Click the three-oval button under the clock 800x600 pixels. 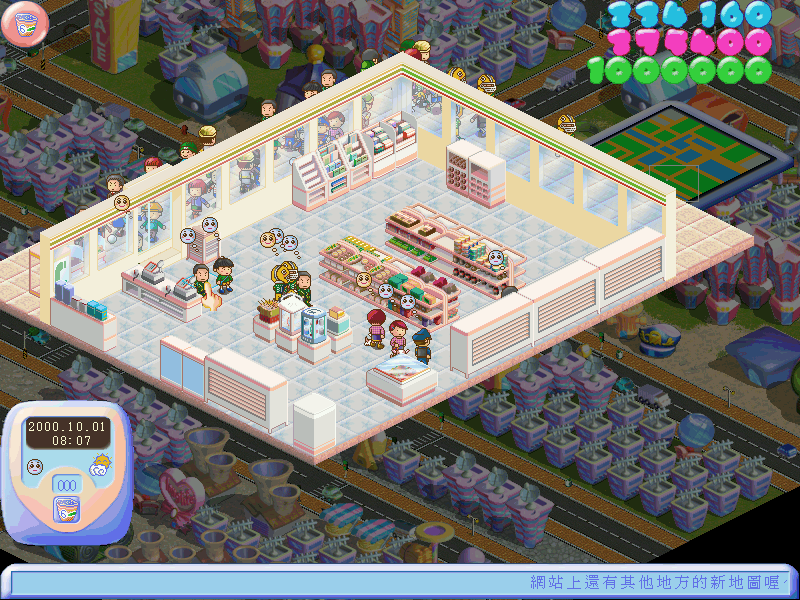pyautogui.click(x=67, y=485)
